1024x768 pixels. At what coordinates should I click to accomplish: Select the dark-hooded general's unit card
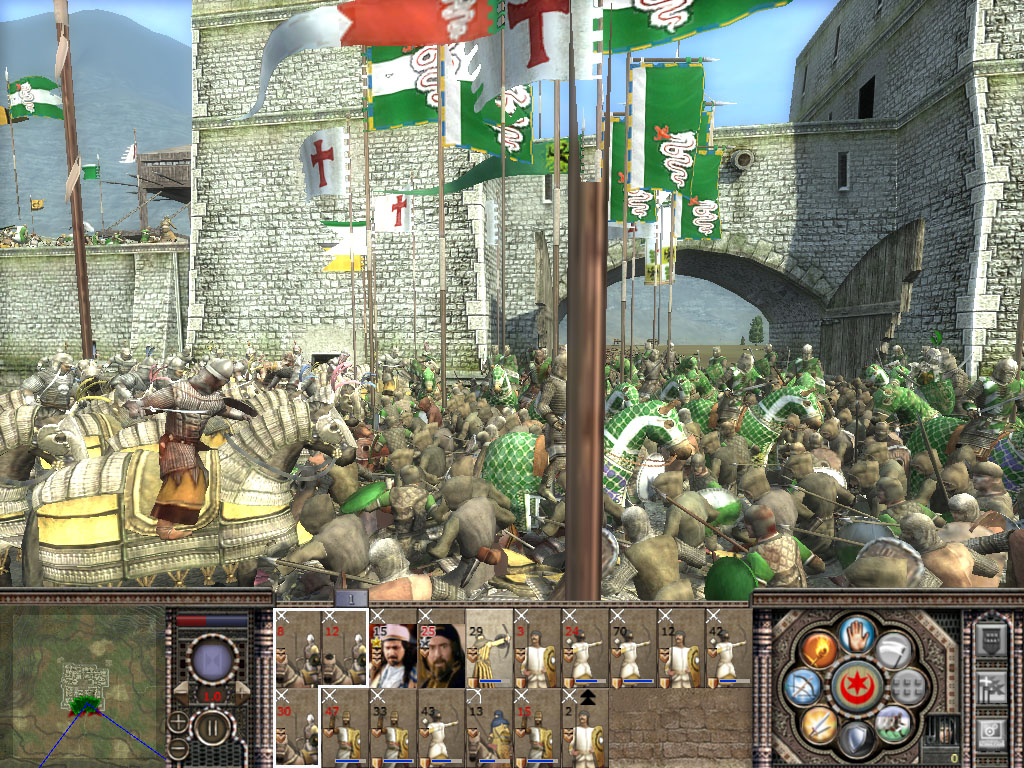pos(441,648)
